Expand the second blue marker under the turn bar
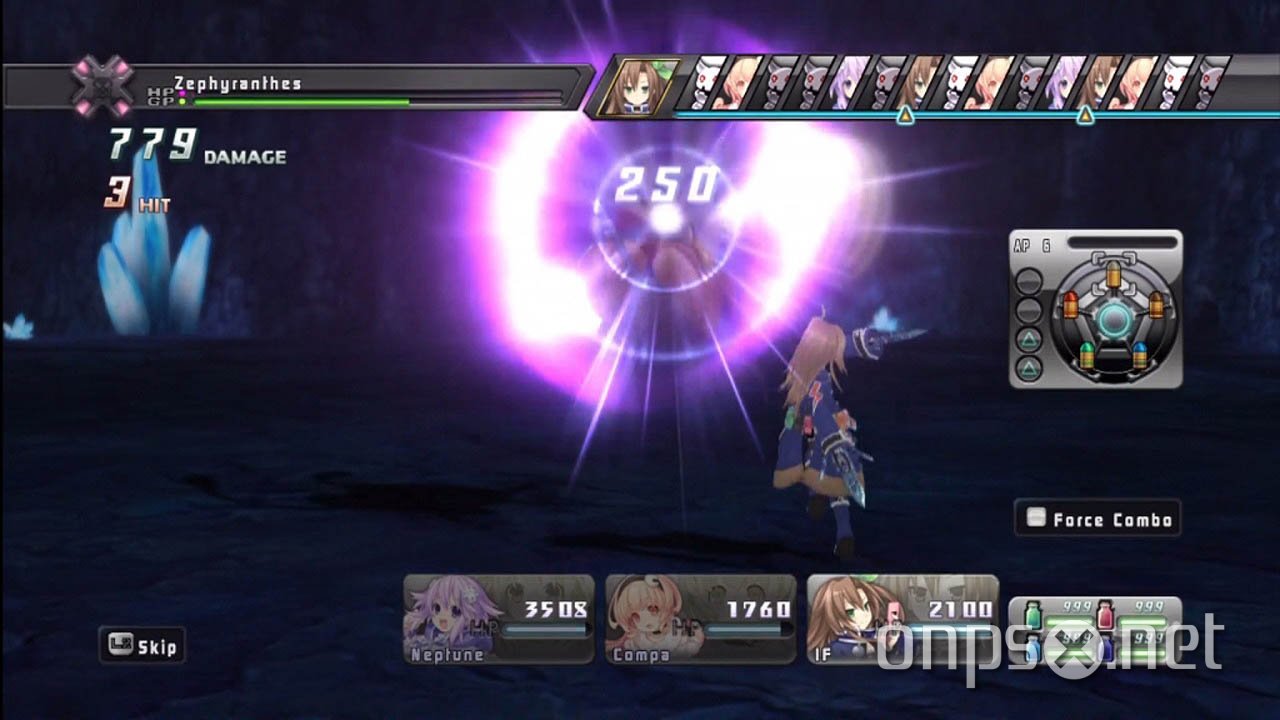This screenshot has height=720, width=1280. [1085, 113]
